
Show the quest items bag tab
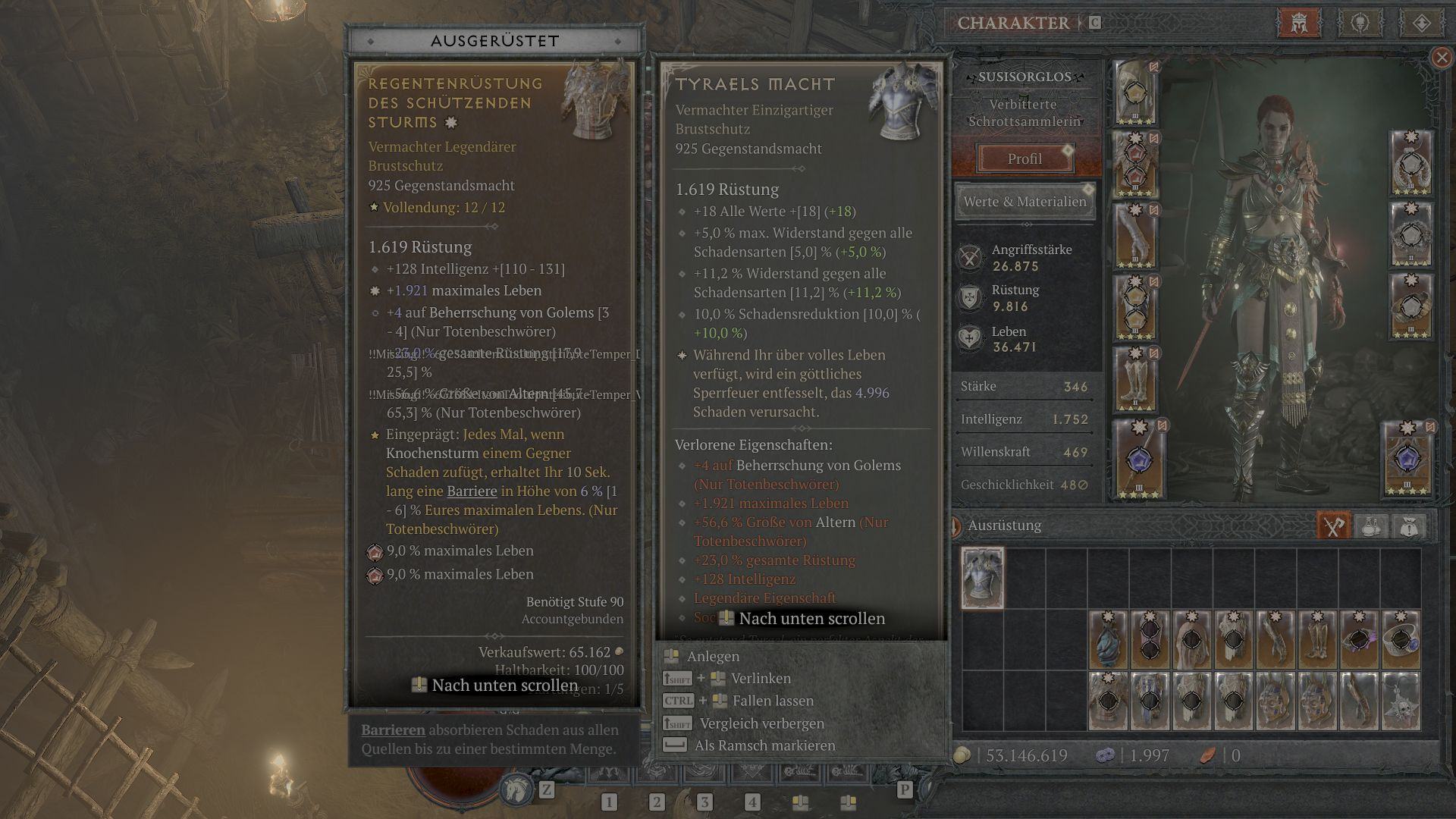point(1408,526)
